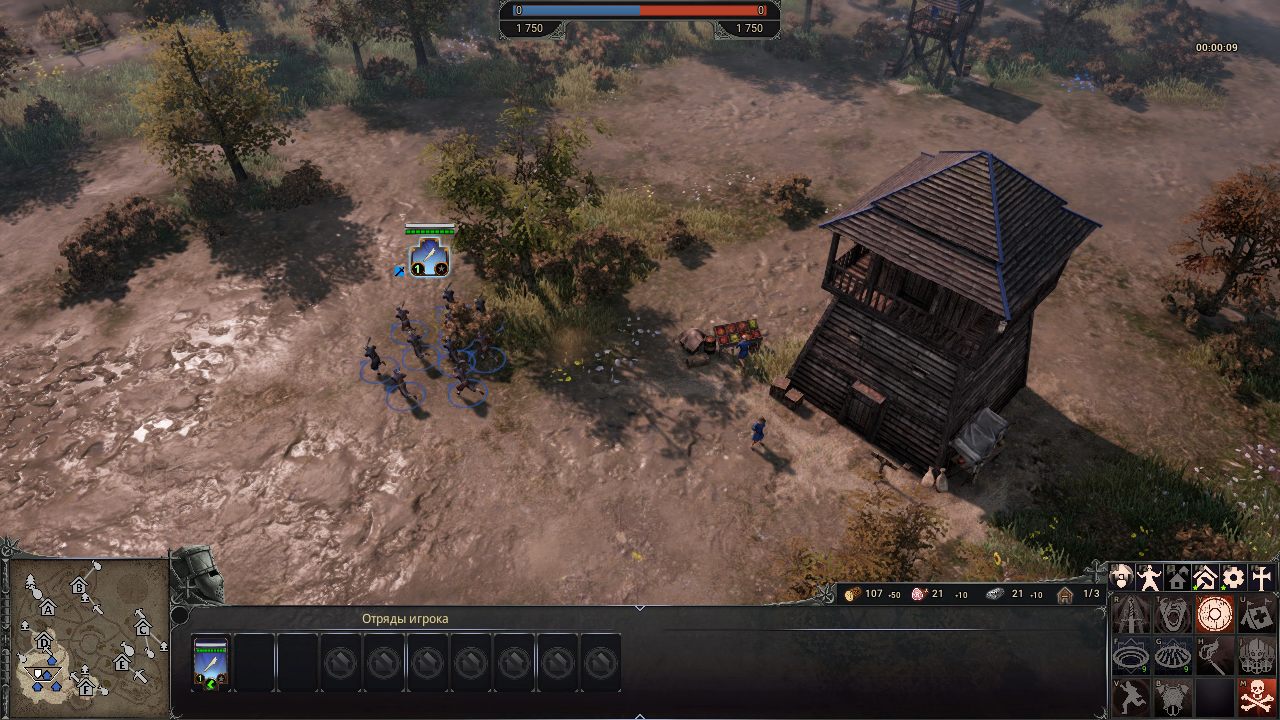Click the squad badge above the soldiers
The width and height of the screenshot is (1280, 720).
(429, 258)
